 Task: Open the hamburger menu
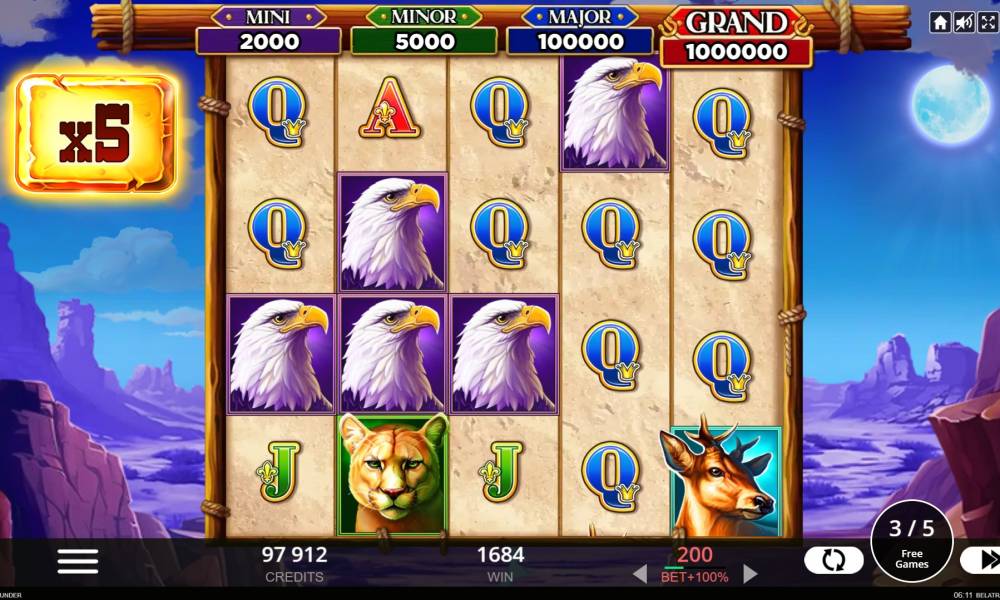click(78, 562)
